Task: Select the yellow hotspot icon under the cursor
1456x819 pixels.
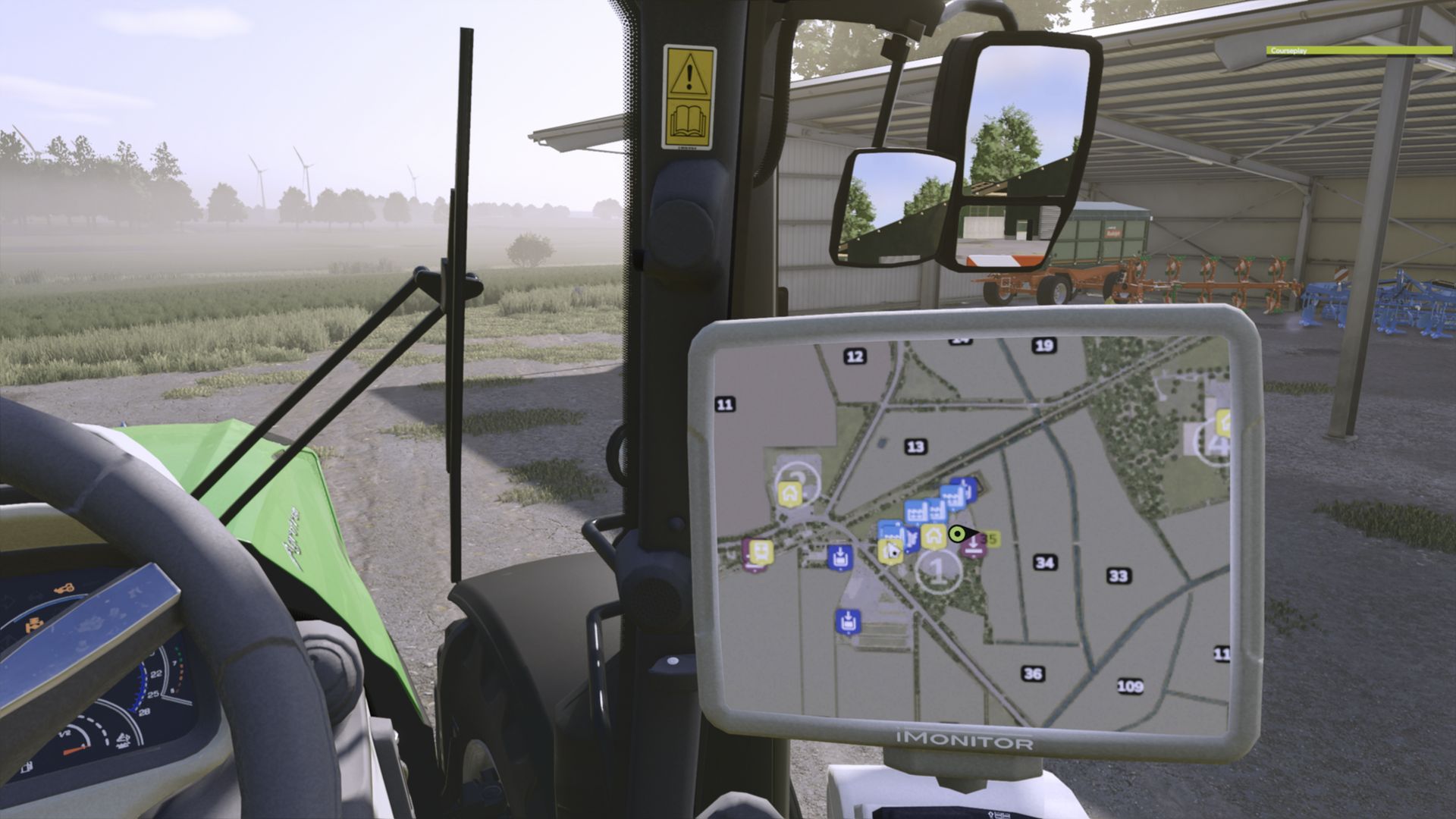Action: (x=891, y=552)
